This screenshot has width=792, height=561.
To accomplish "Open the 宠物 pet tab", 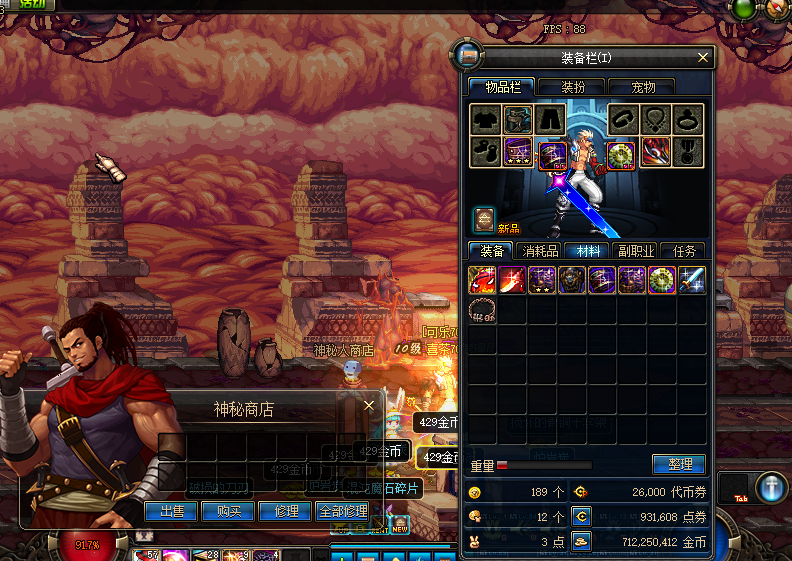I will tap(640, 87).
